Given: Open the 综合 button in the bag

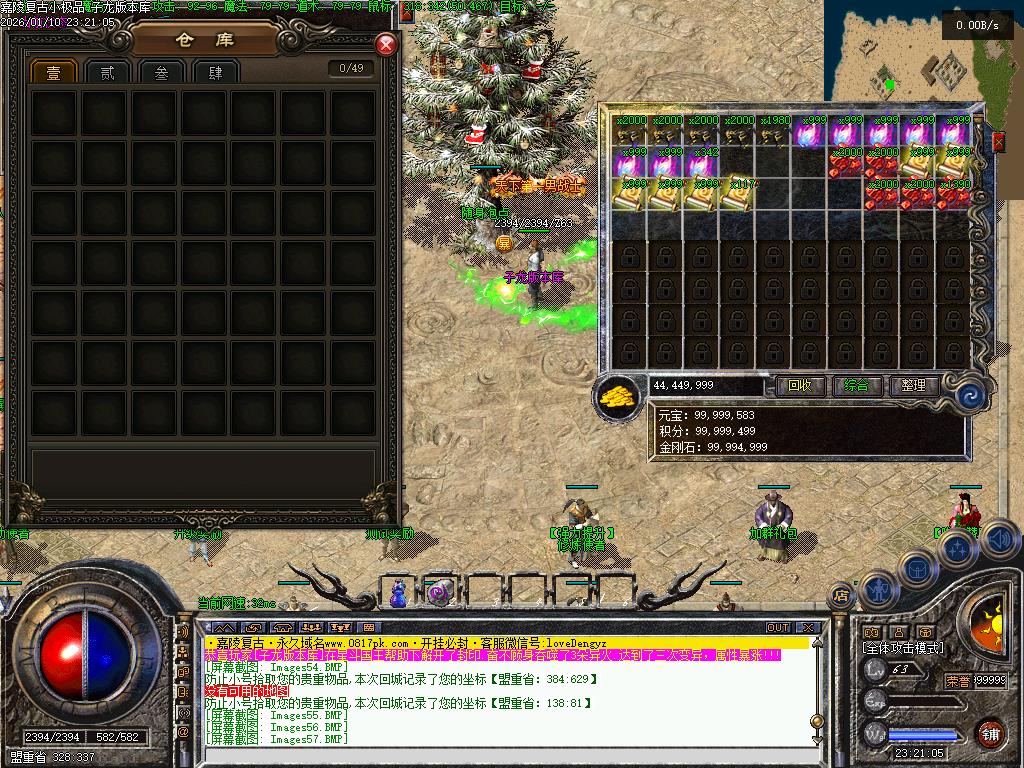Looking at the screenshot, I should (856, 385).
